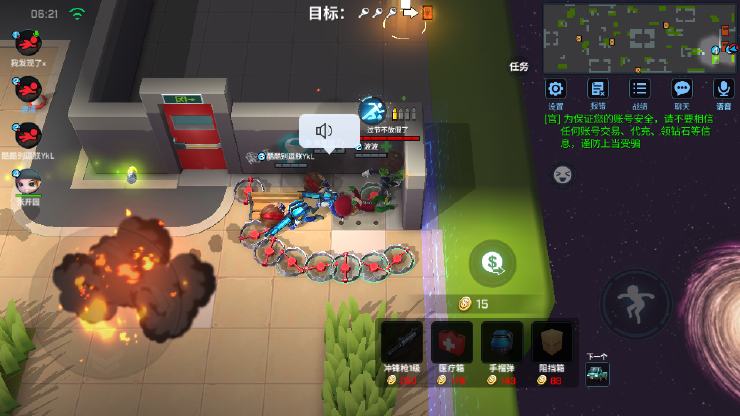
Task: Tap the dollar coin shop button
Action: [x=492, y=263]
